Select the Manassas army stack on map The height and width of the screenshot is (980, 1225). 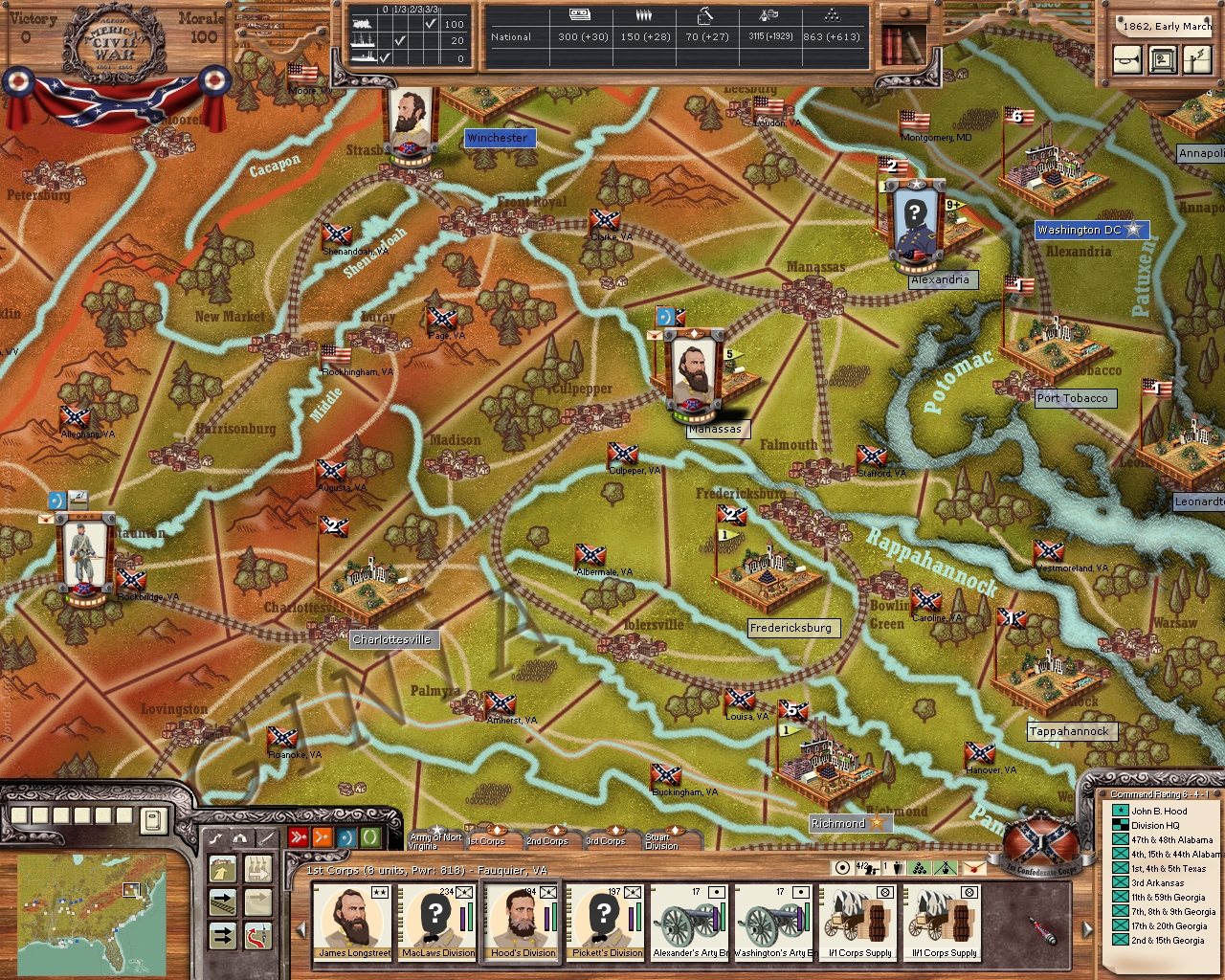[x=693, y=375]
